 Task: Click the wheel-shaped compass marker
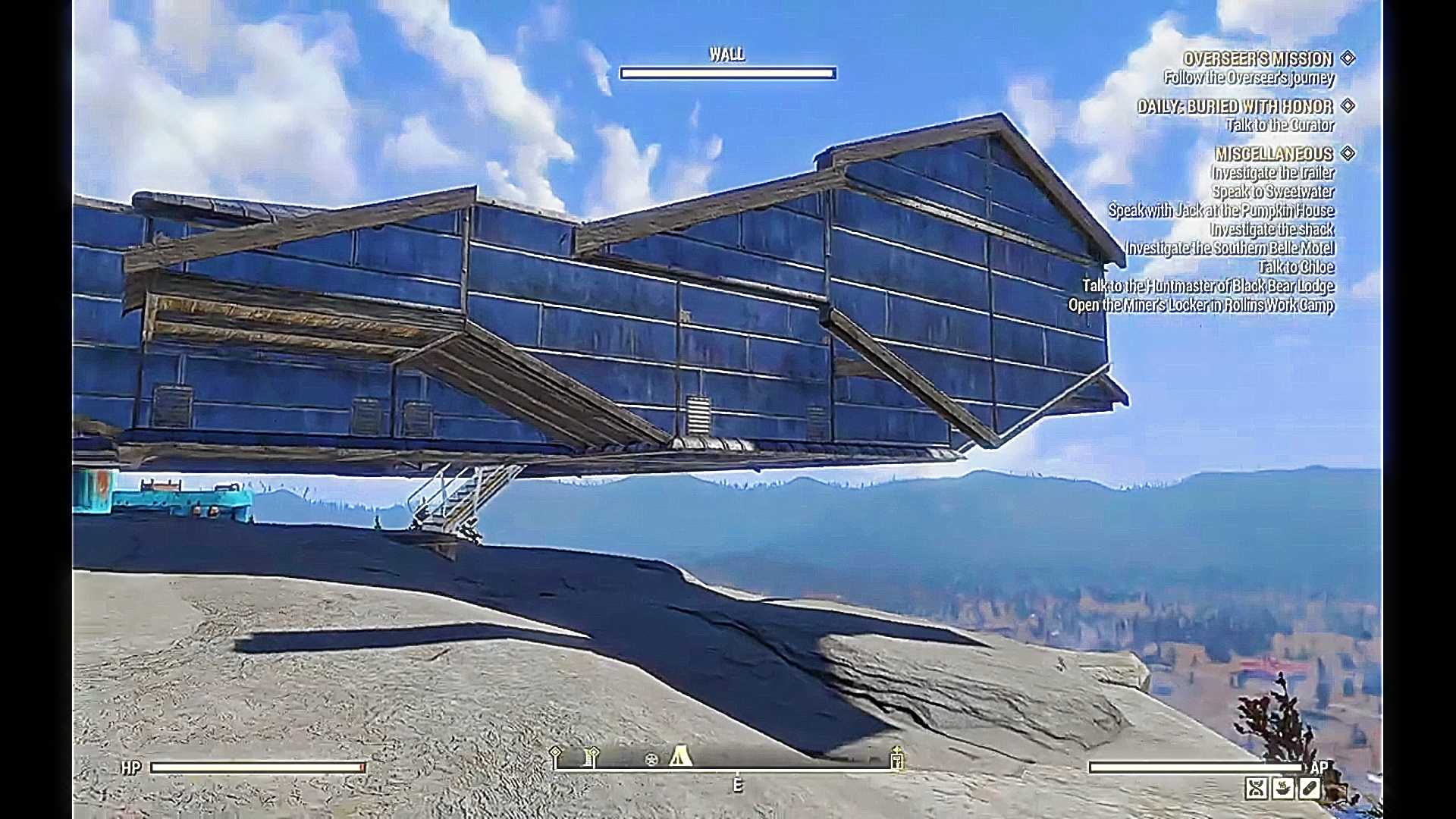[x=651, y=759]
